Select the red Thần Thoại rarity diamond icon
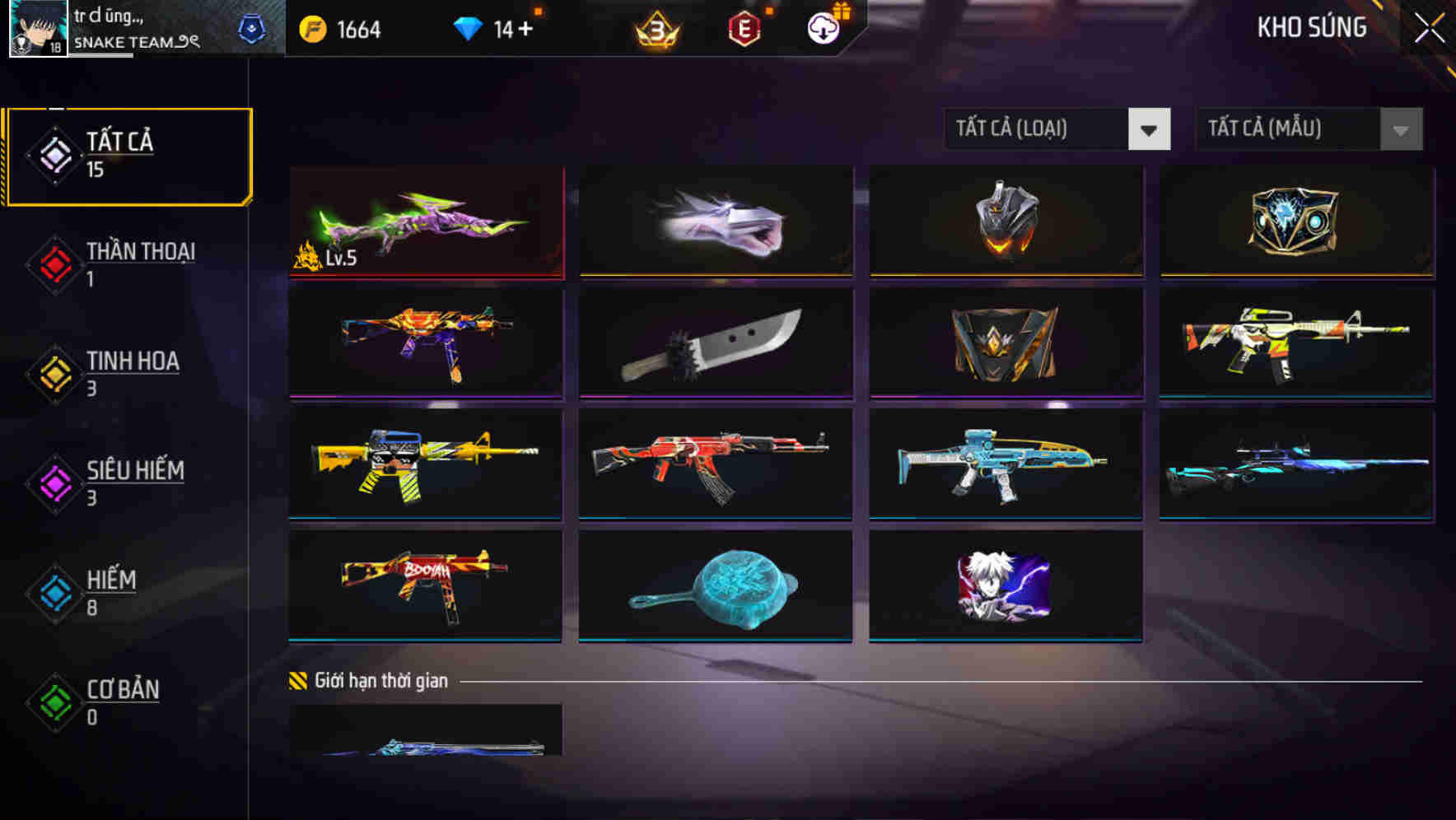Viewport: 1456px width, 820px height. click(x=53, y=263)
